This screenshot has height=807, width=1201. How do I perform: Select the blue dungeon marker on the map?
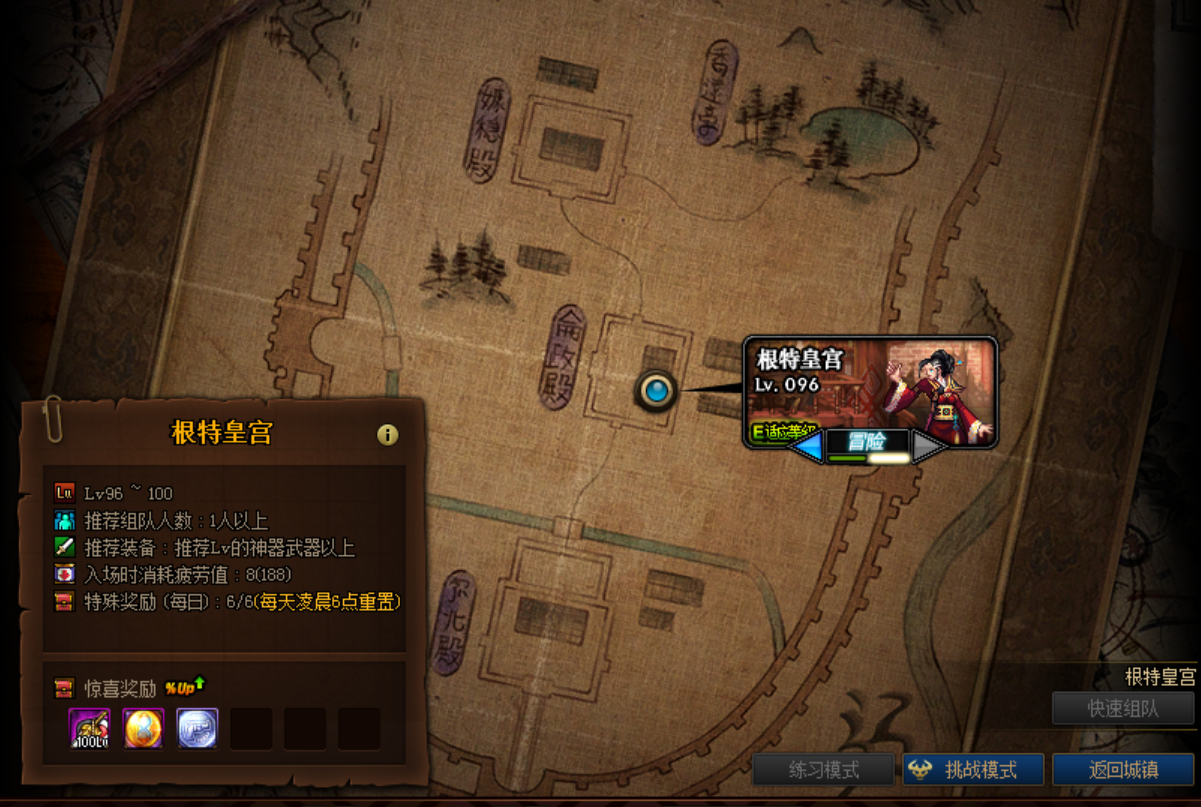pyautogui.click(x=657, y=391)
